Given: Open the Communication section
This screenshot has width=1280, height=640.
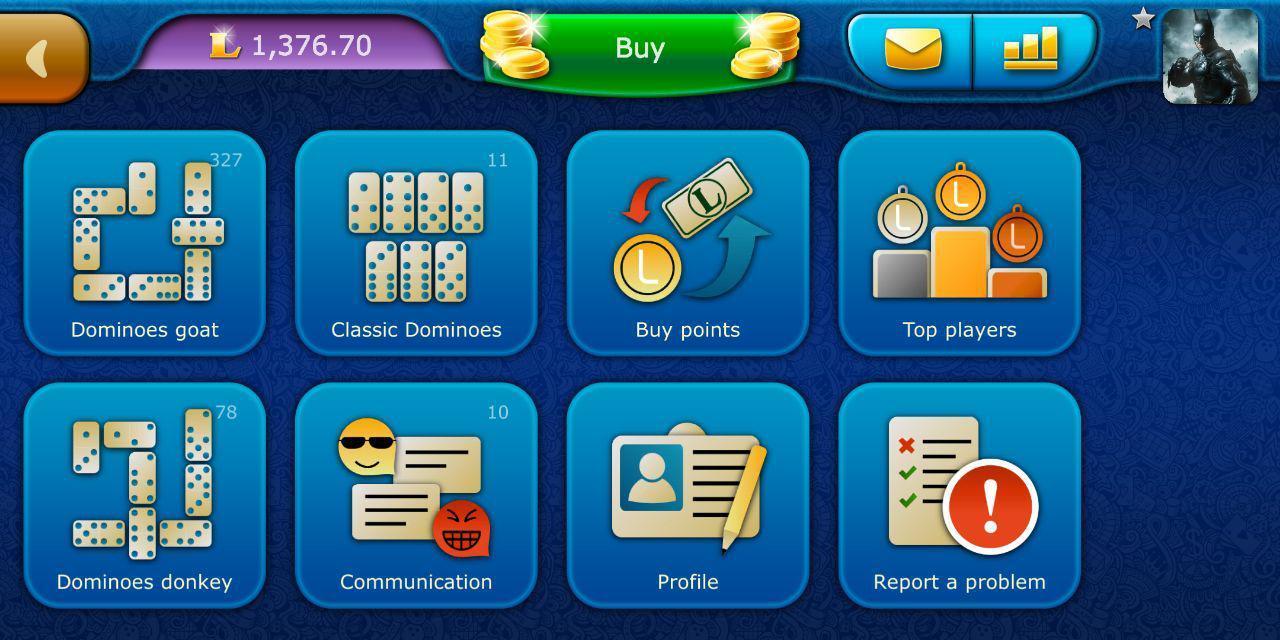Looking at the screenshot, I should tap(416, 495).
